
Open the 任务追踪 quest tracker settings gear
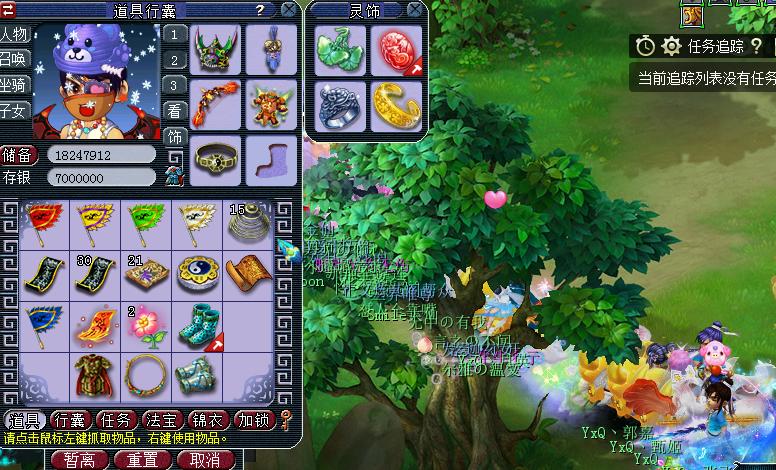671,46
